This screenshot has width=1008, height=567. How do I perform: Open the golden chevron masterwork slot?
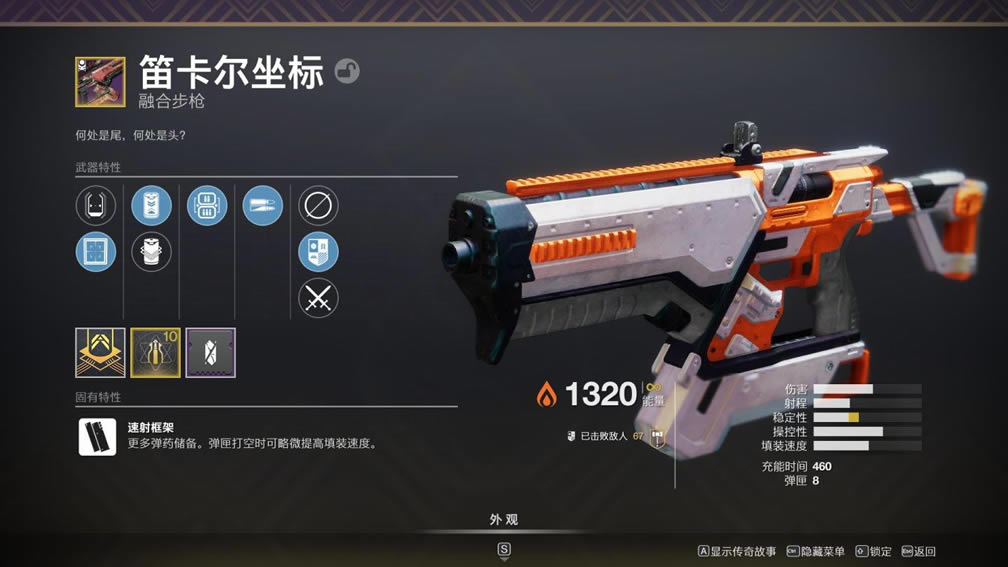tap(100, 353)
